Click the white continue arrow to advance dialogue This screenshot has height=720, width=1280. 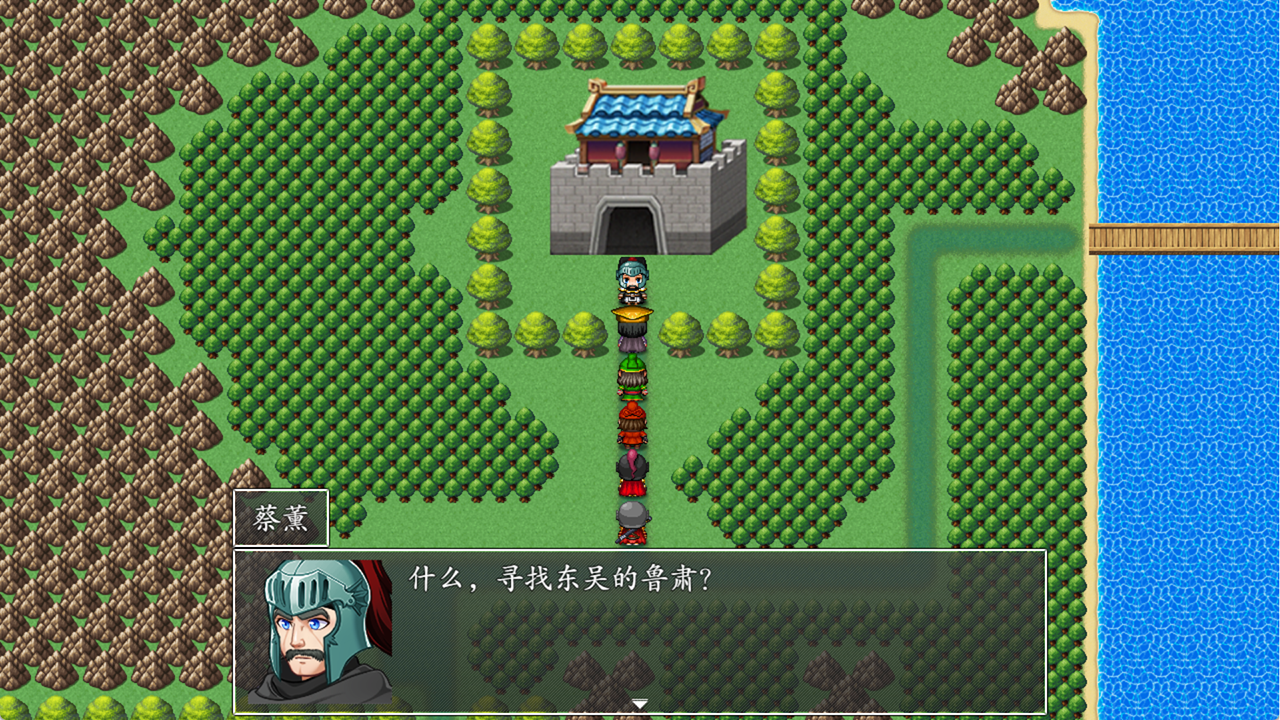point(640,703)
